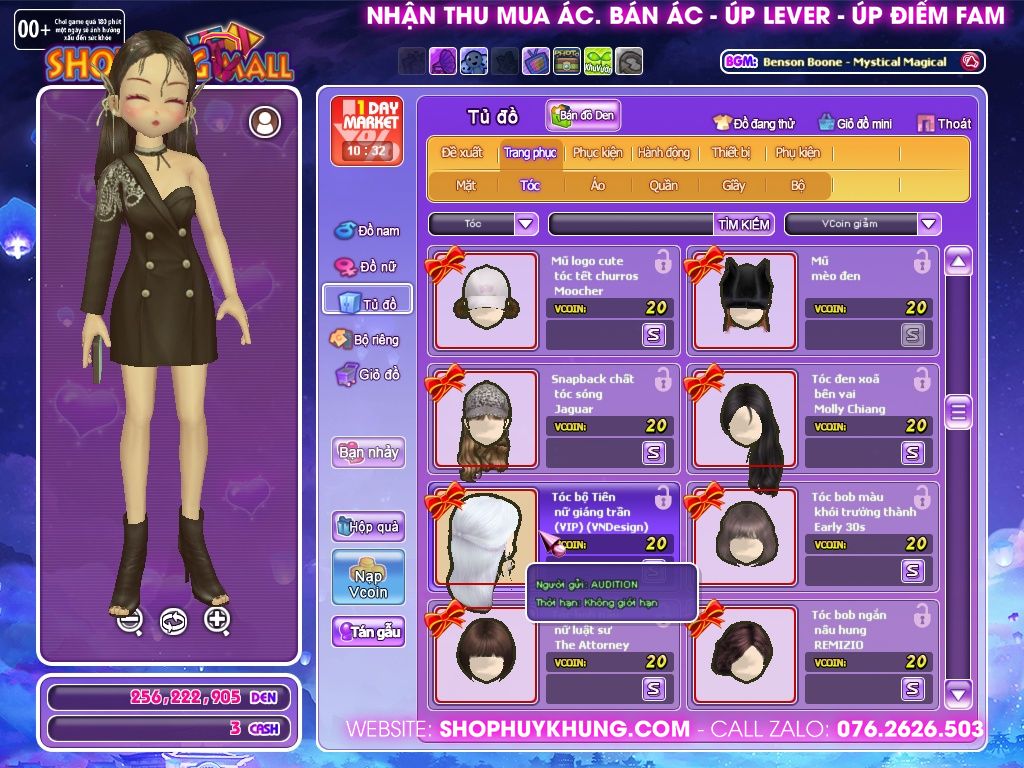The height and width of the screenshot is (768, 1024).
Task: Show Đồ đang thử items
Action: click(x=754, y=124)
